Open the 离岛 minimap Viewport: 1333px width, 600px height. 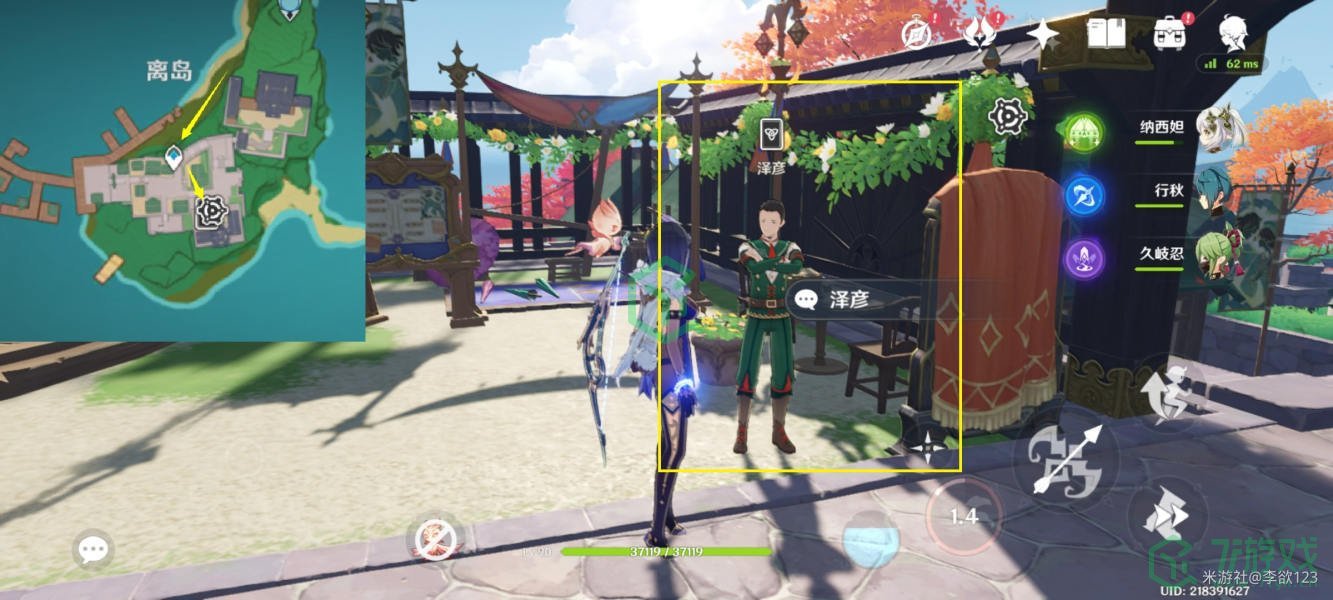pyautogui.click(x=182, y=170)
